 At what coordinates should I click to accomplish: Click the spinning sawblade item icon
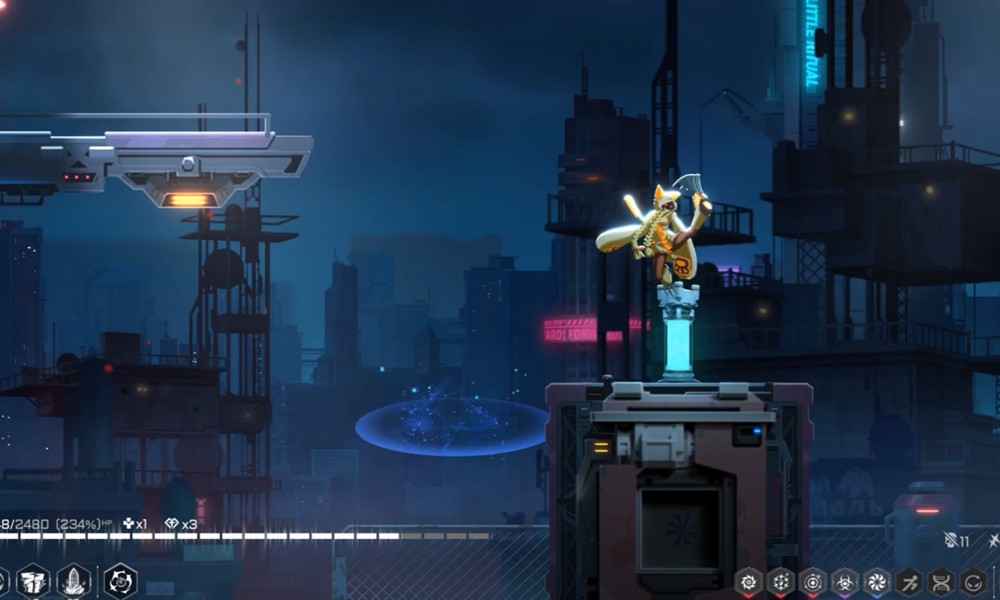click(x=748, y=581)
